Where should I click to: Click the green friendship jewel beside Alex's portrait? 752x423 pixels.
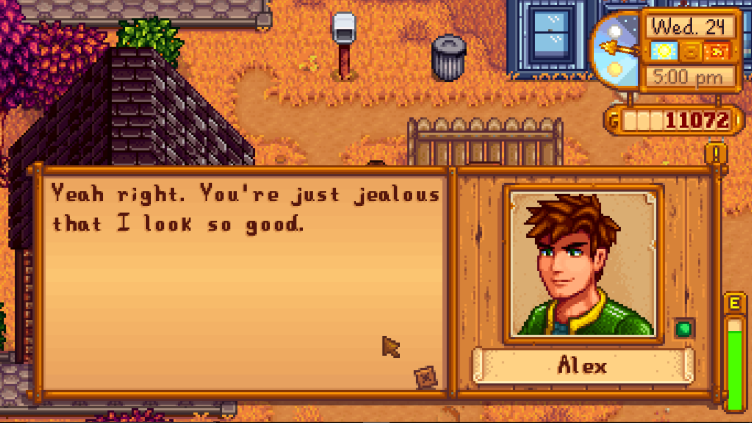(684, 328)
